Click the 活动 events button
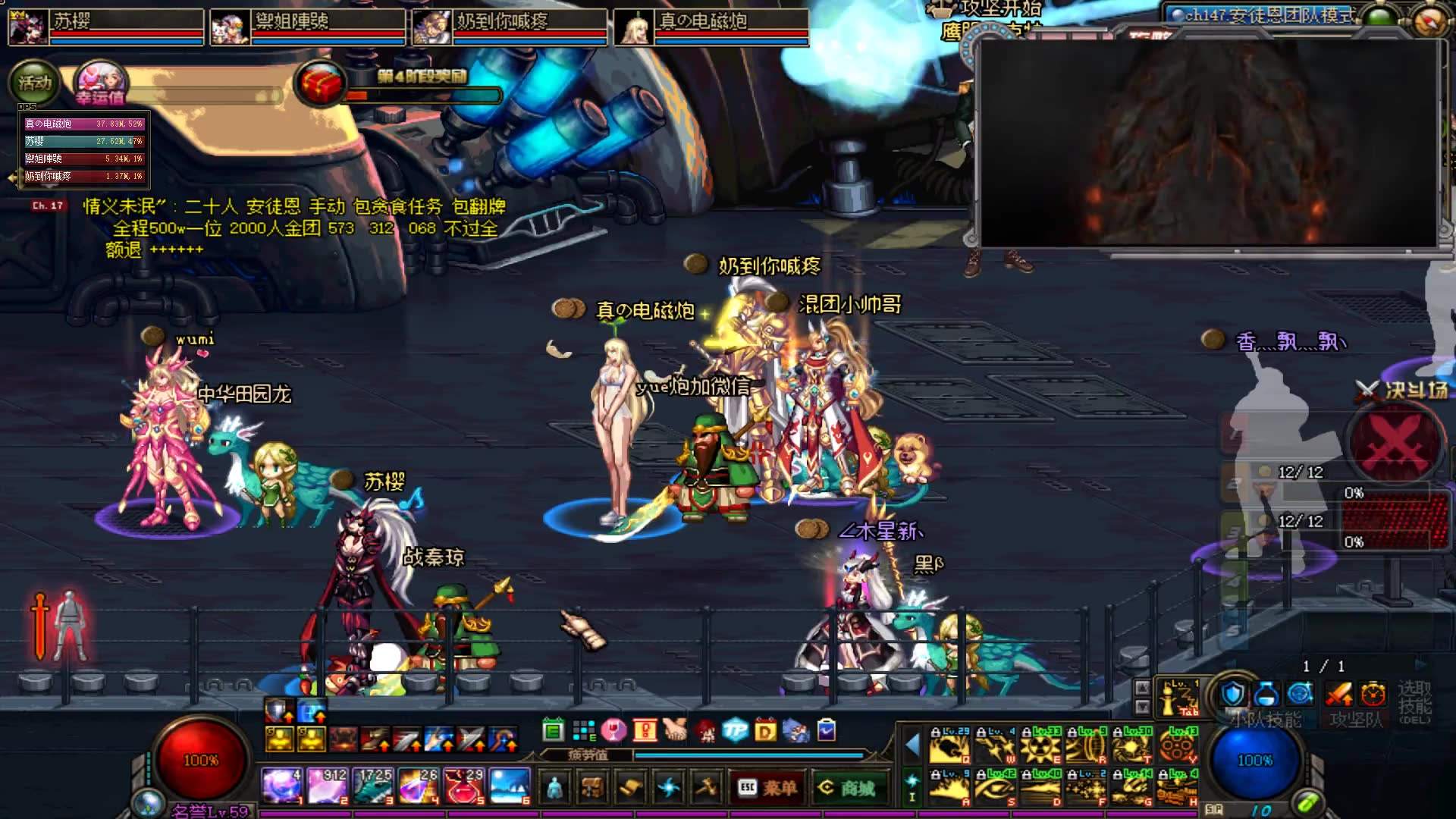The height and width of the screenshot is (819, 1456). (34, 83)
